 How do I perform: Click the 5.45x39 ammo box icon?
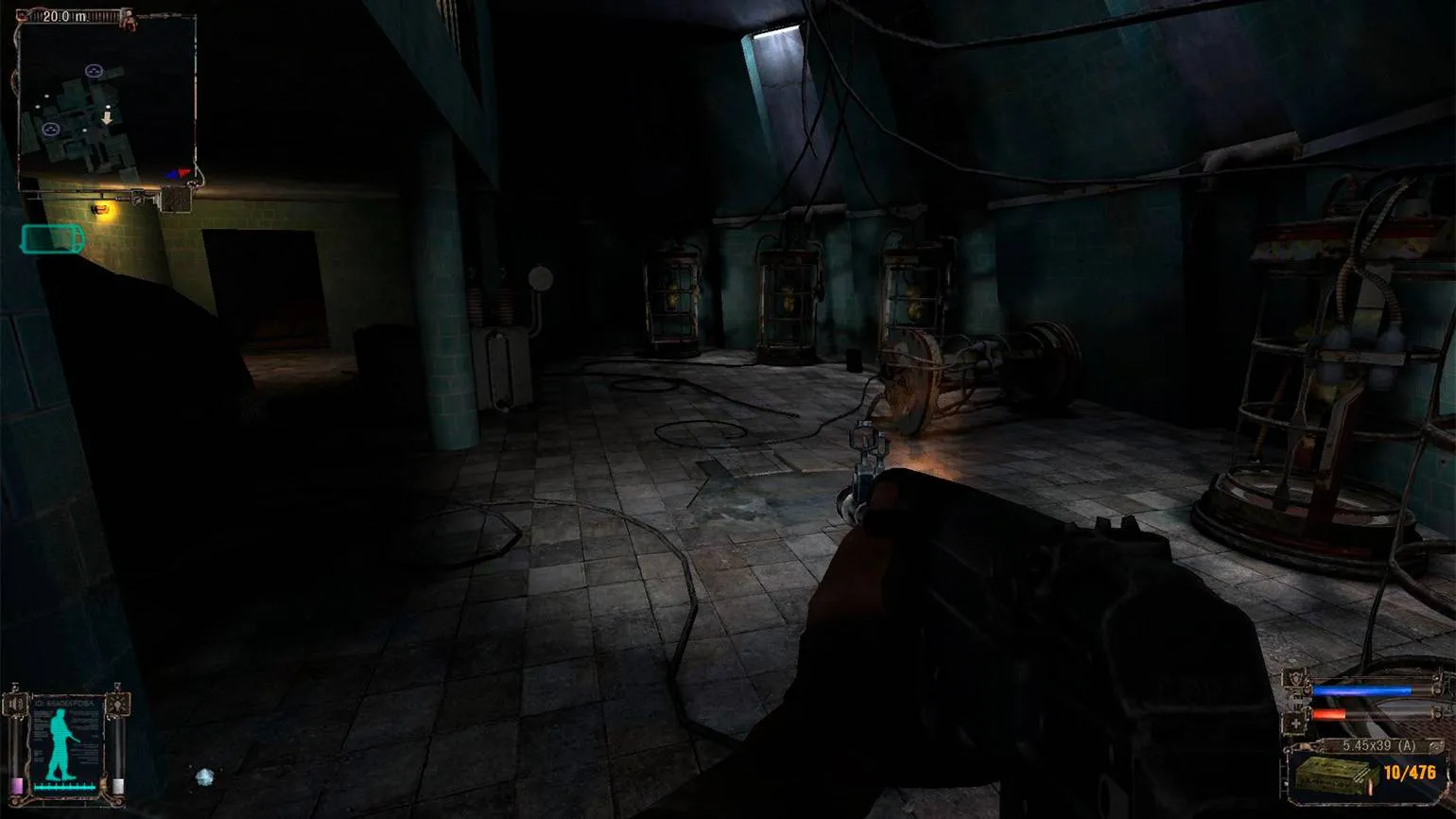(1335, 775)
